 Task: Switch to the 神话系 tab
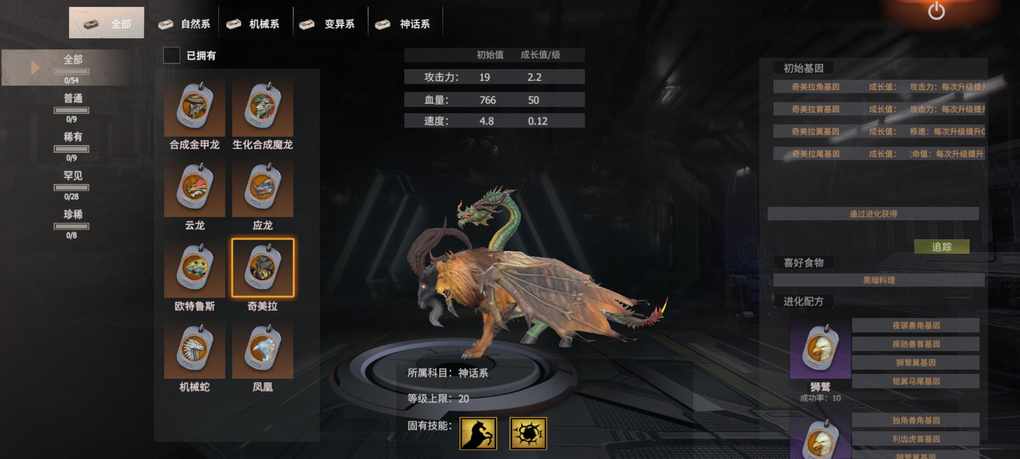point(406,23)
